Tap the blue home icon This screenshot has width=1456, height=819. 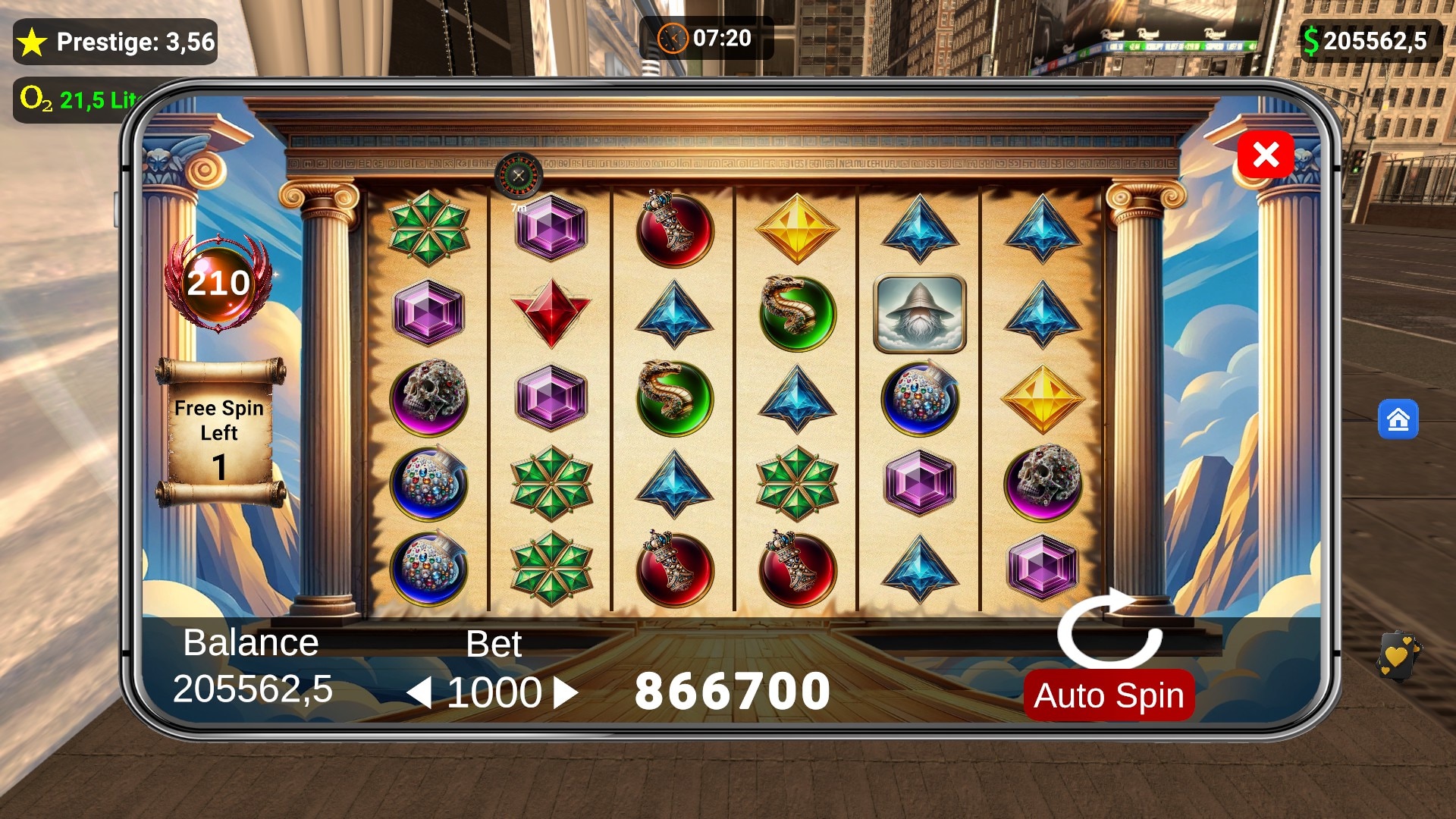point(1398,419)
